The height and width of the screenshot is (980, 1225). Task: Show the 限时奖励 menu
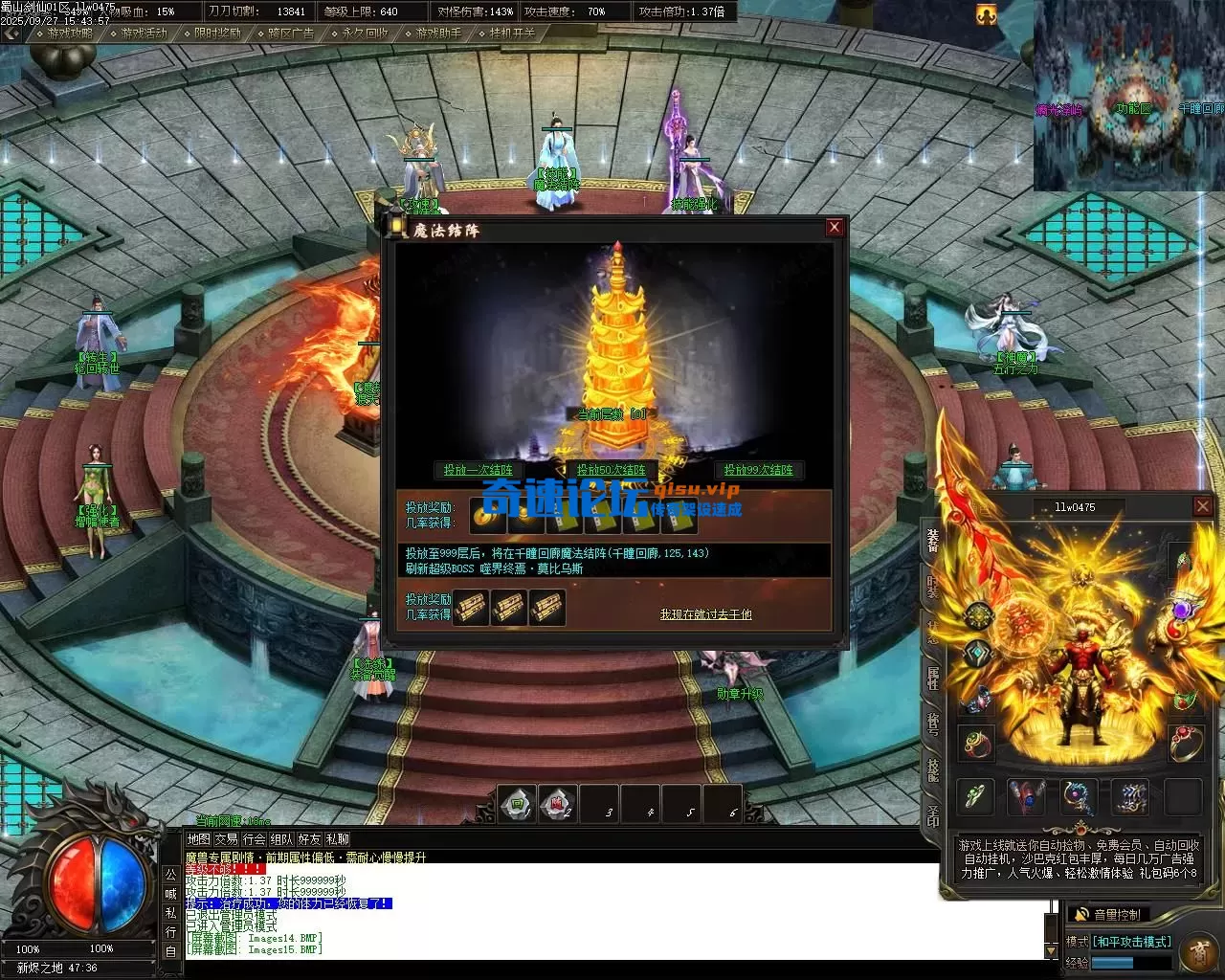[x=217, y=33]
